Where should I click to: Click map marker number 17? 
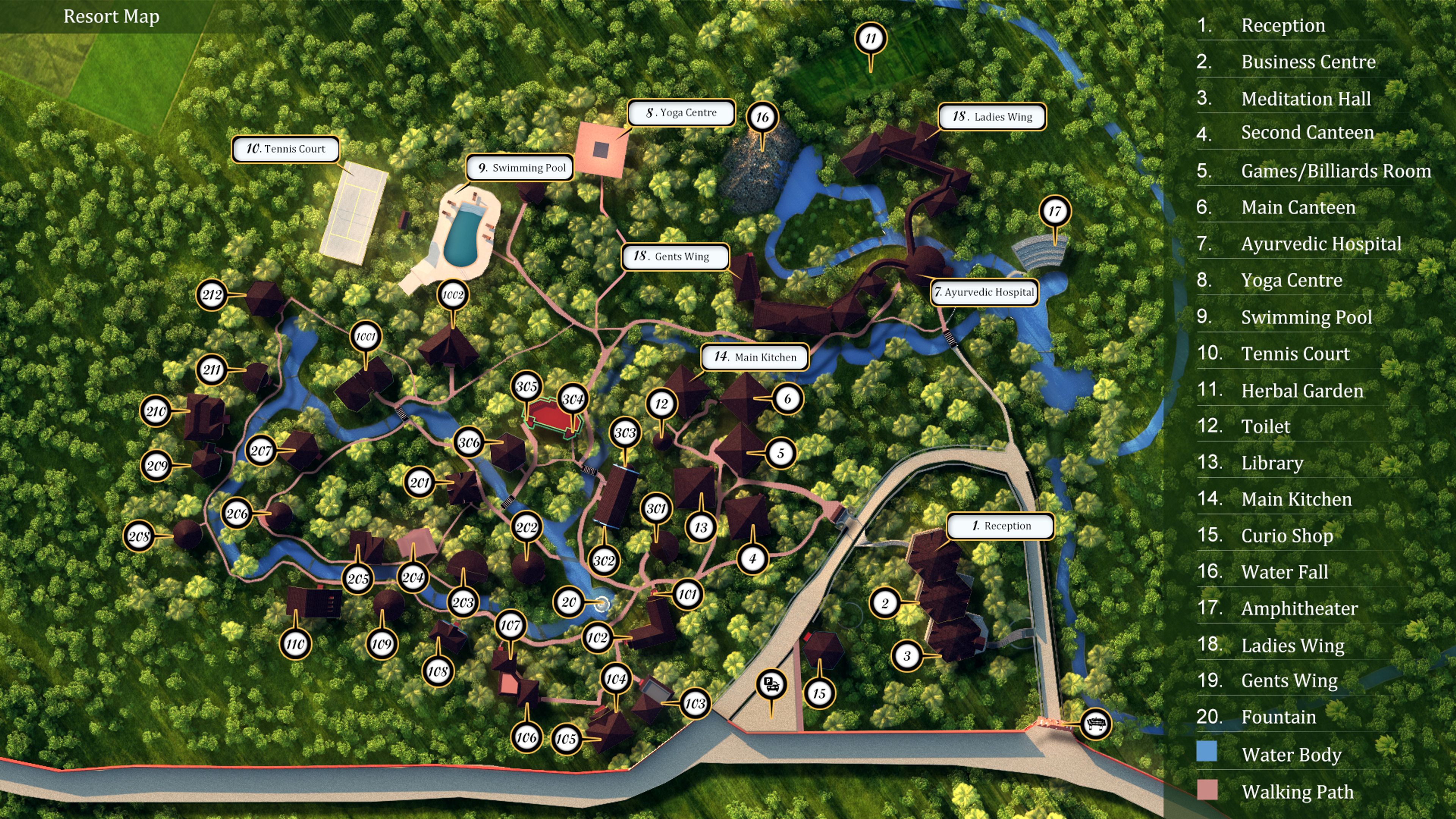click(1055, 212)
